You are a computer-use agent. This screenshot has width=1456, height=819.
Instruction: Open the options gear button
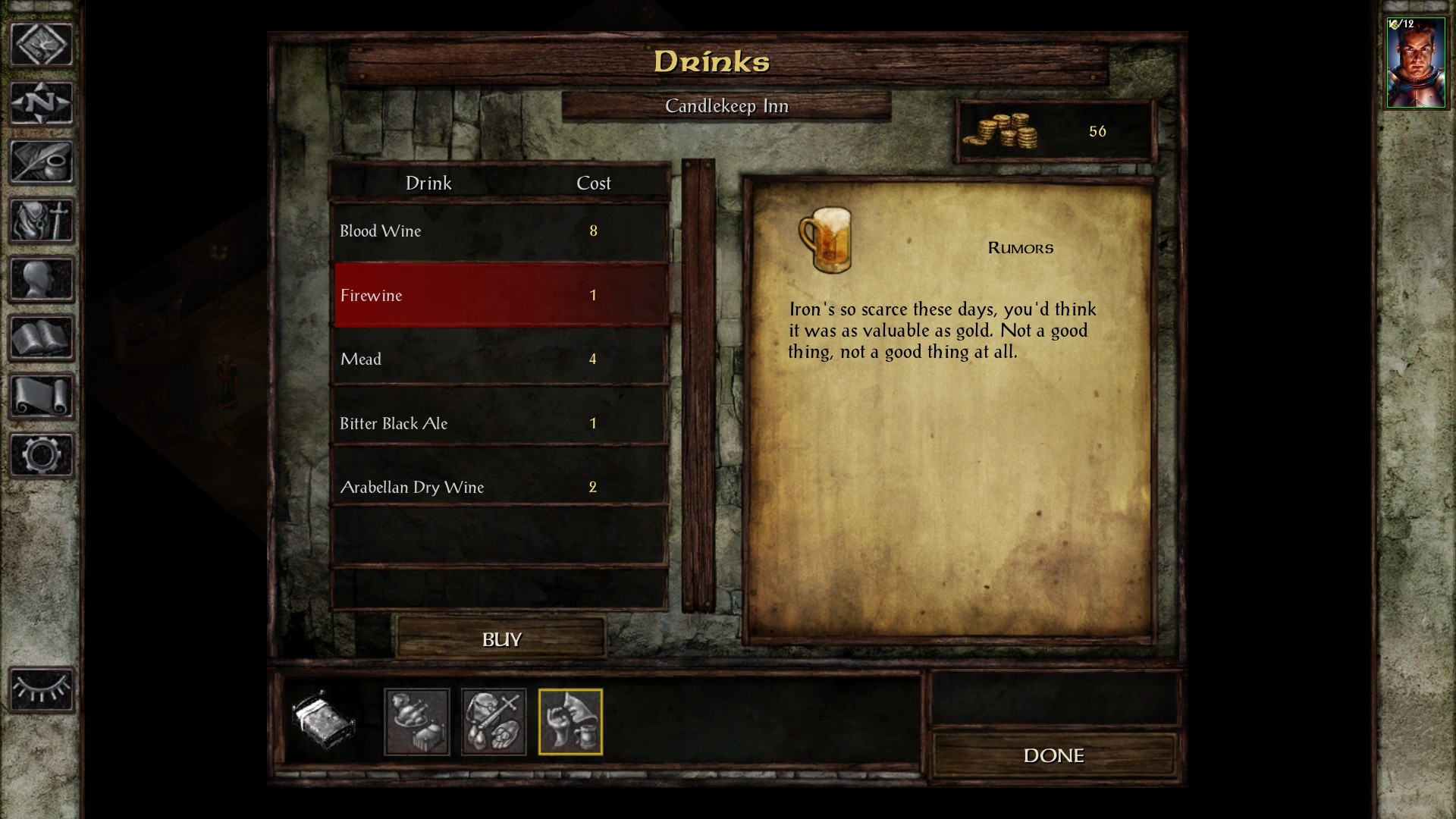tap(41, 455)
